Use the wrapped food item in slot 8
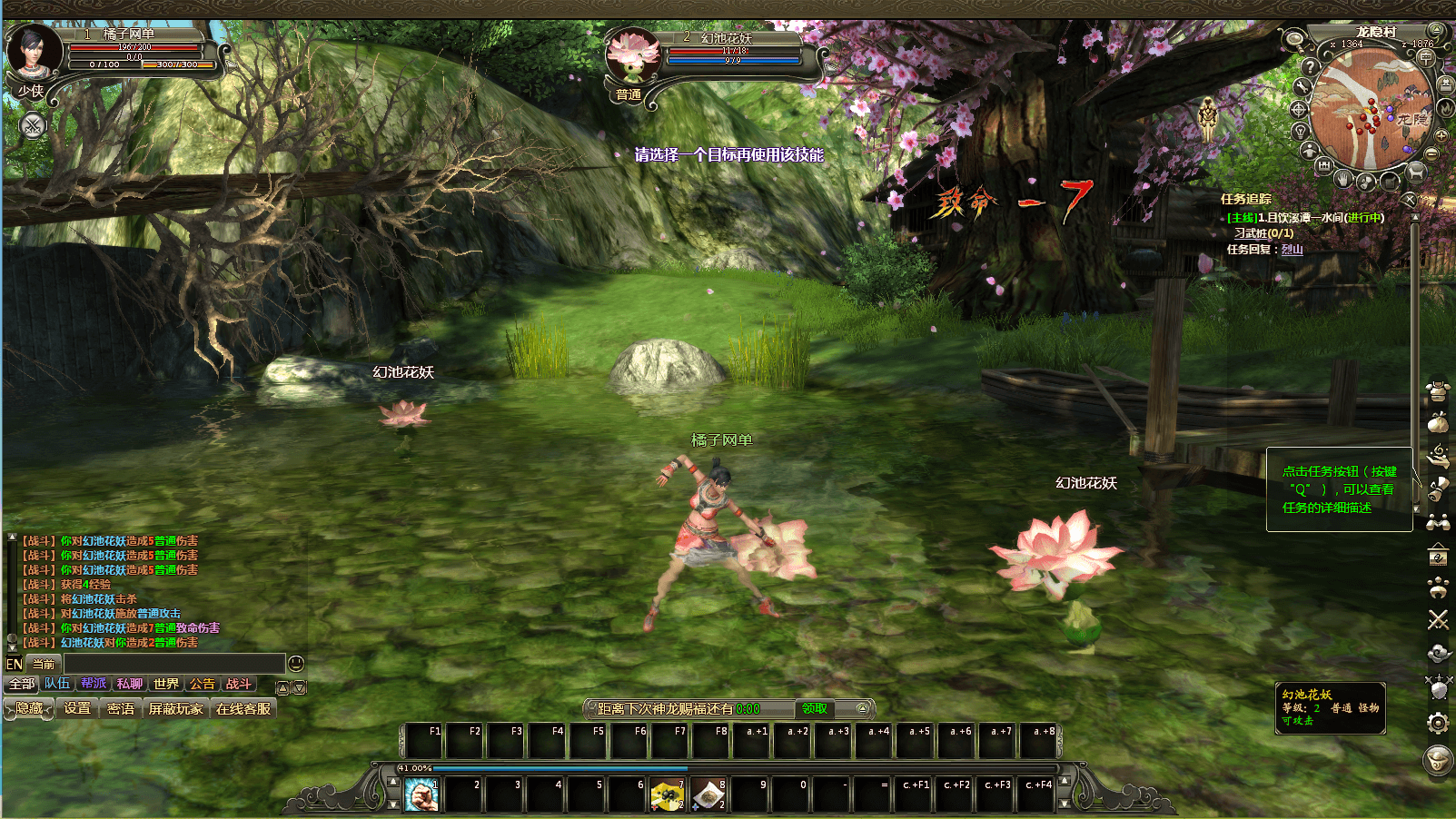This screenshot has height=819, width=1456. point(708,795)
